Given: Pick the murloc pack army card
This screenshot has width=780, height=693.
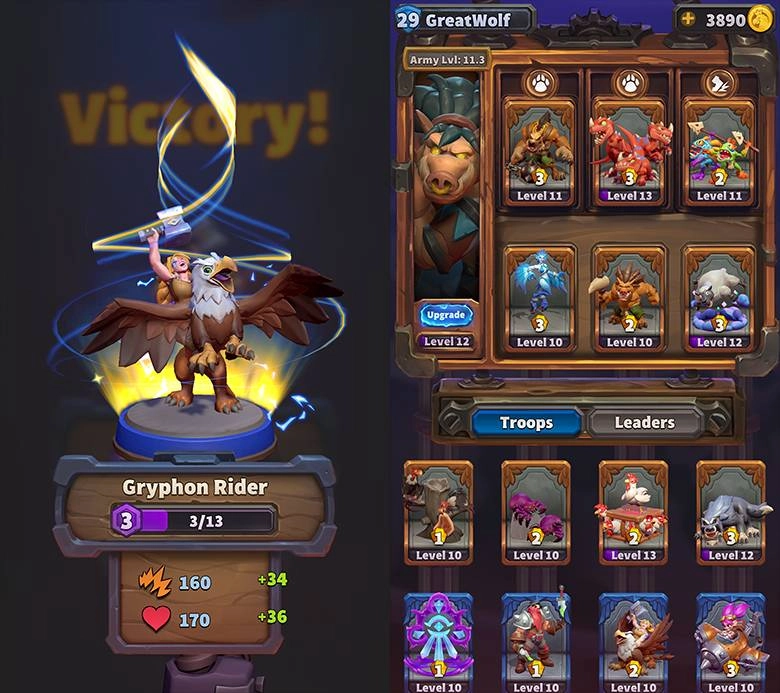Looking at the screenshot, I should (719, 150).
